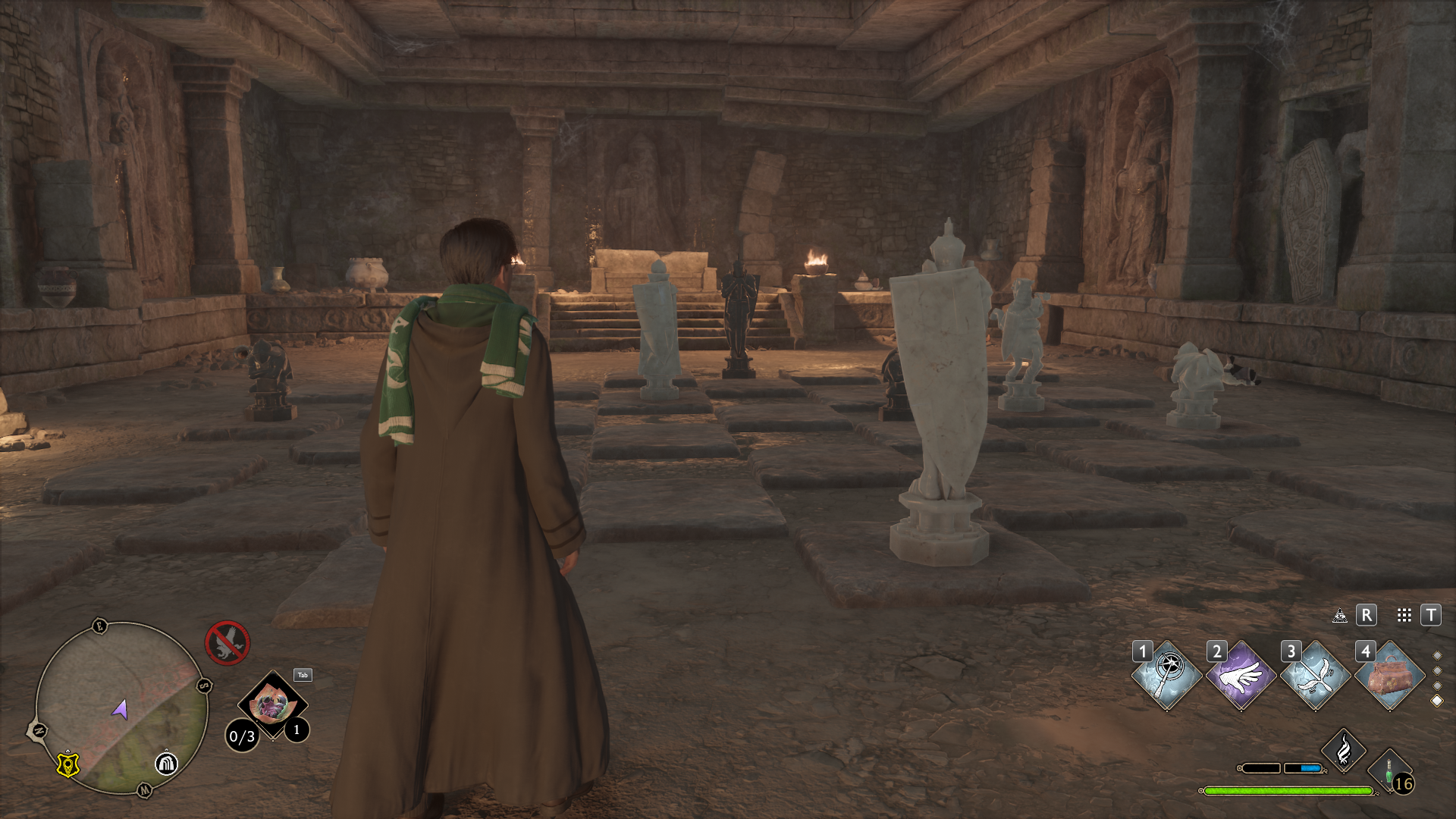Open the yellow quest shield marker on minimap
Image resolution: width=1456 pixels, height=819 pixels.
pyautogui.click(x=67, y=764)
